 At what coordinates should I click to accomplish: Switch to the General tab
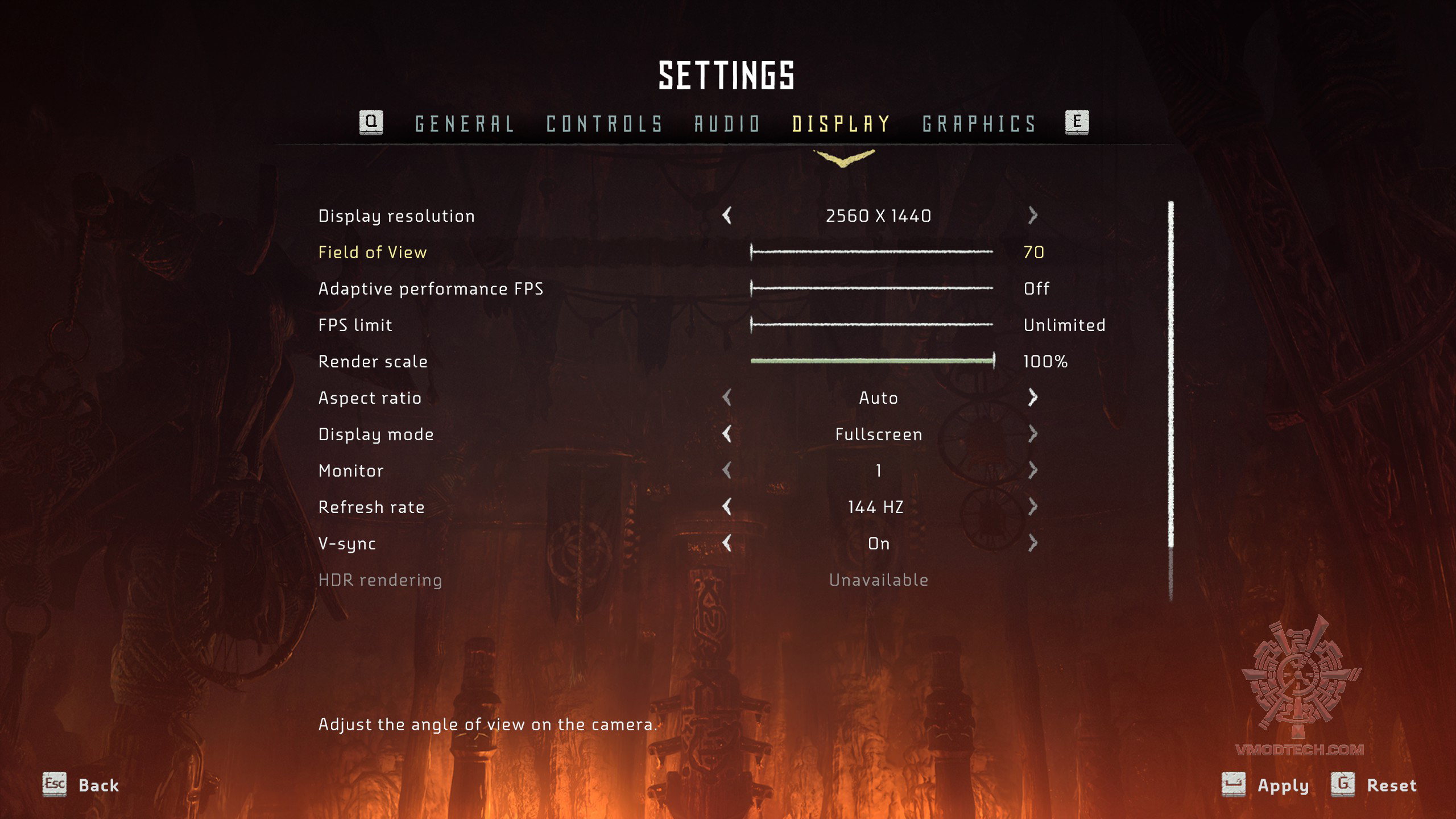[465, 124]
